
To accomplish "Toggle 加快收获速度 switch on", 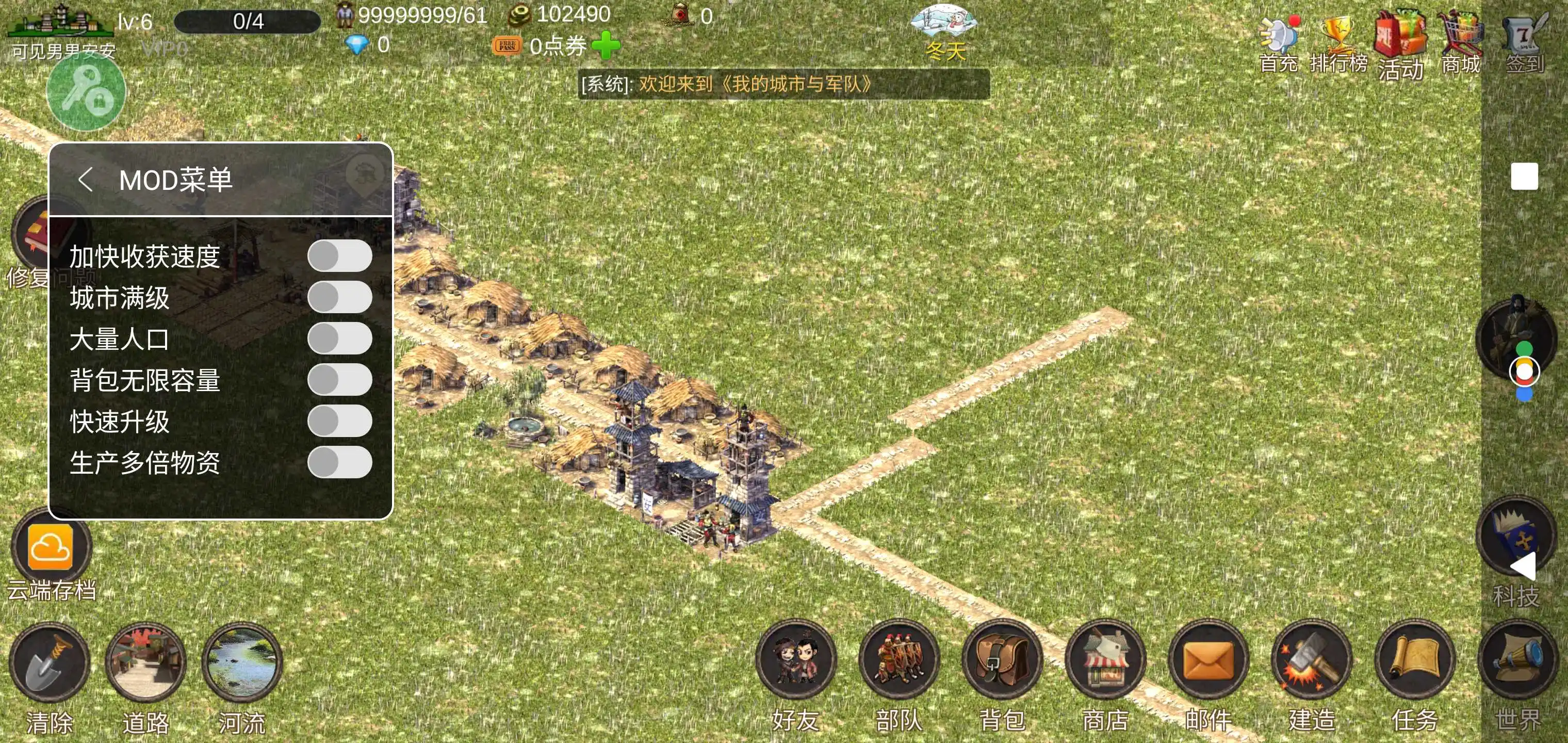I will pyautogui.click(x=340, y=256).
